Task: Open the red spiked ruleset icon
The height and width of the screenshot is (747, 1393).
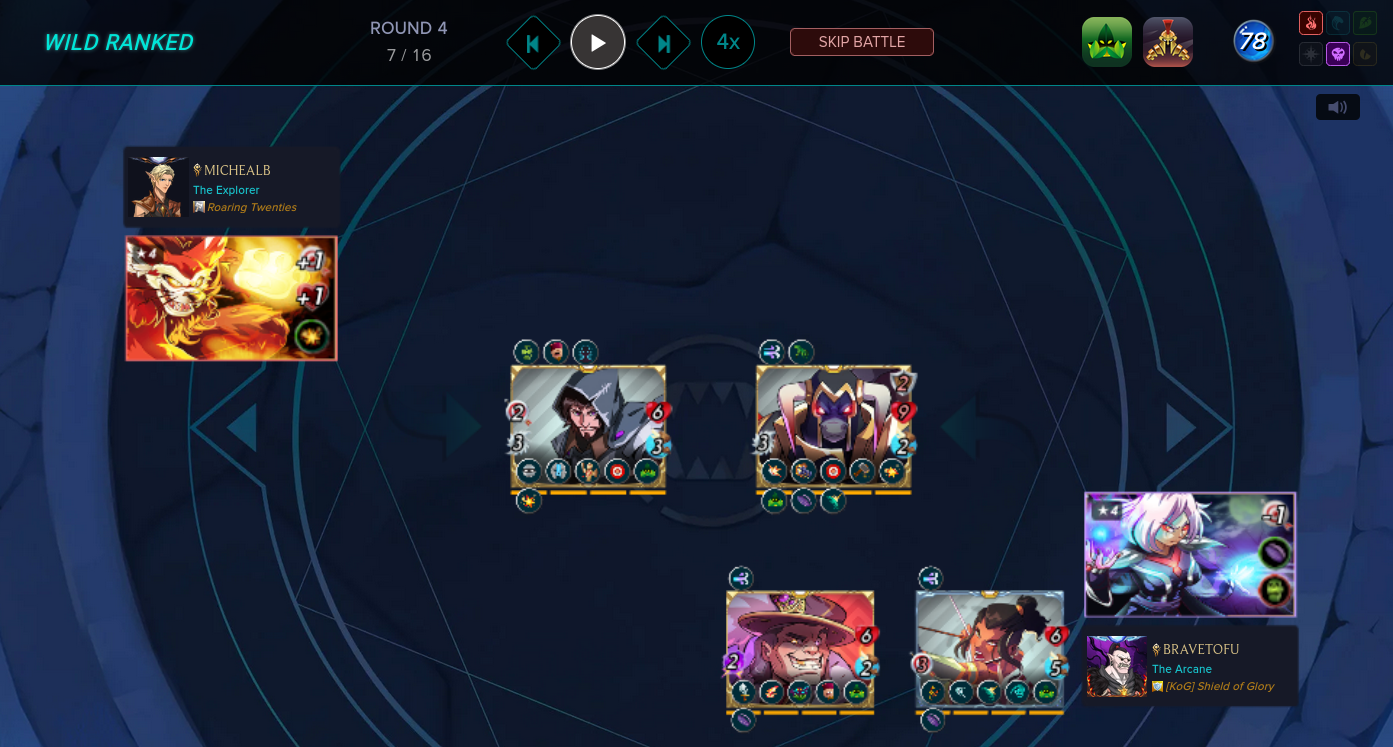Action: (1168, 42)
